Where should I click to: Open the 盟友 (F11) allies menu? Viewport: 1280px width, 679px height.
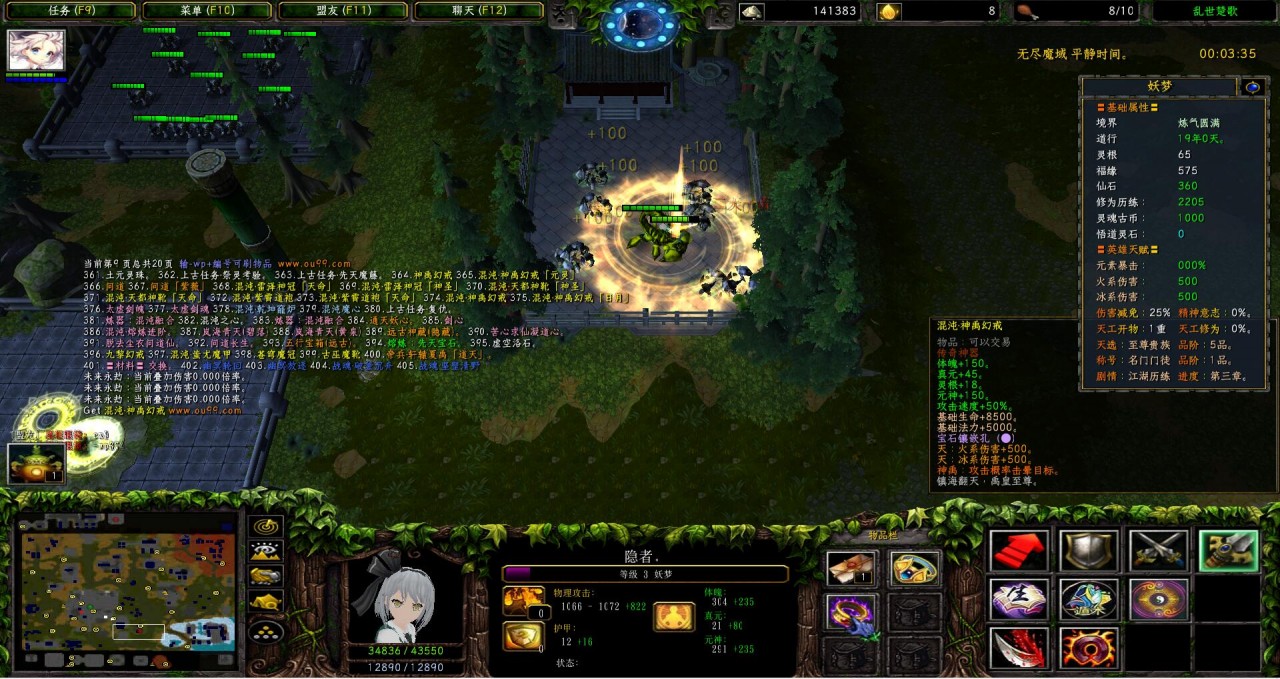click(342, 11)
